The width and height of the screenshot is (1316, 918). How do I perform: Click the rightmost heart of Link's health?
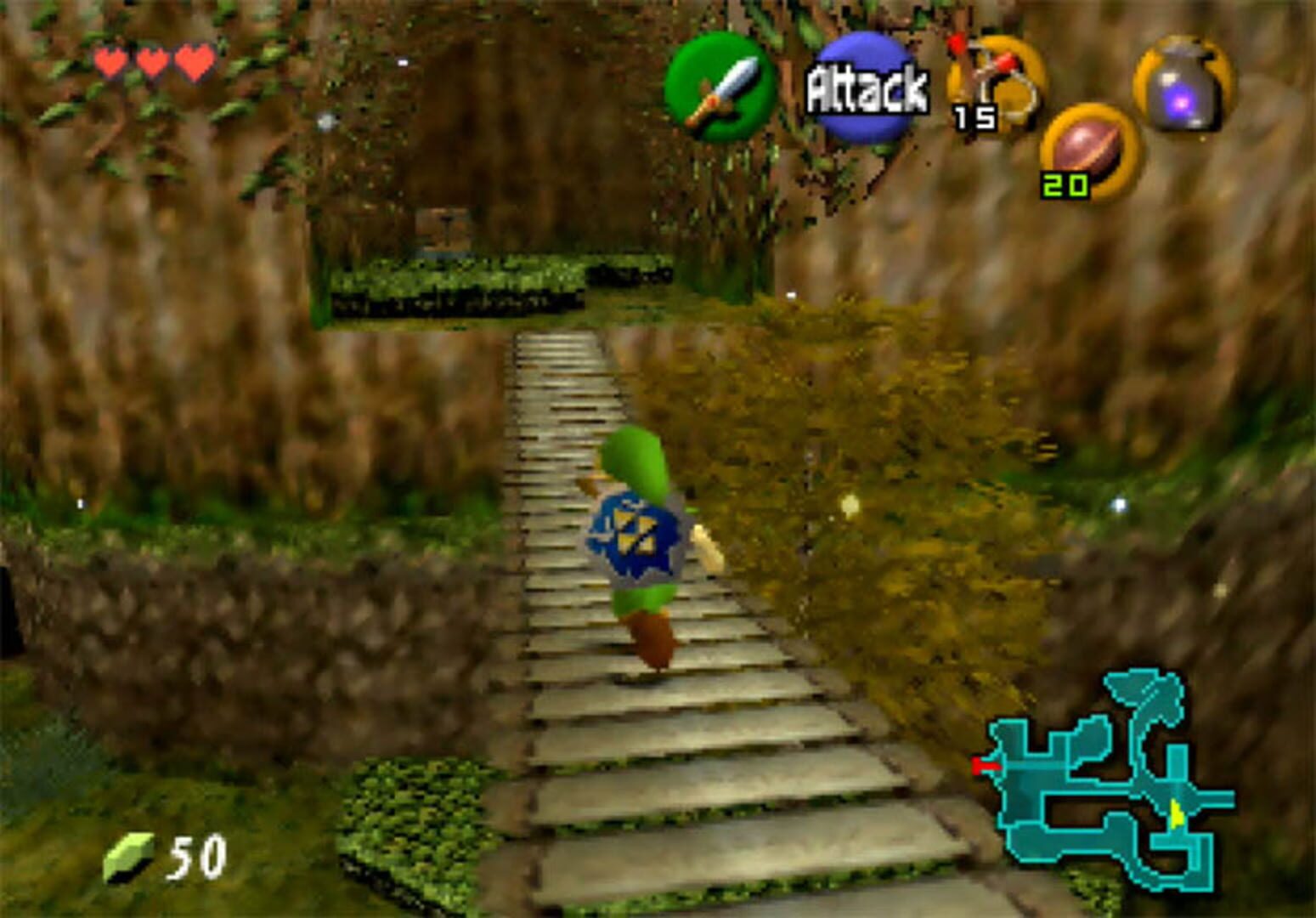tap(197, 59)
